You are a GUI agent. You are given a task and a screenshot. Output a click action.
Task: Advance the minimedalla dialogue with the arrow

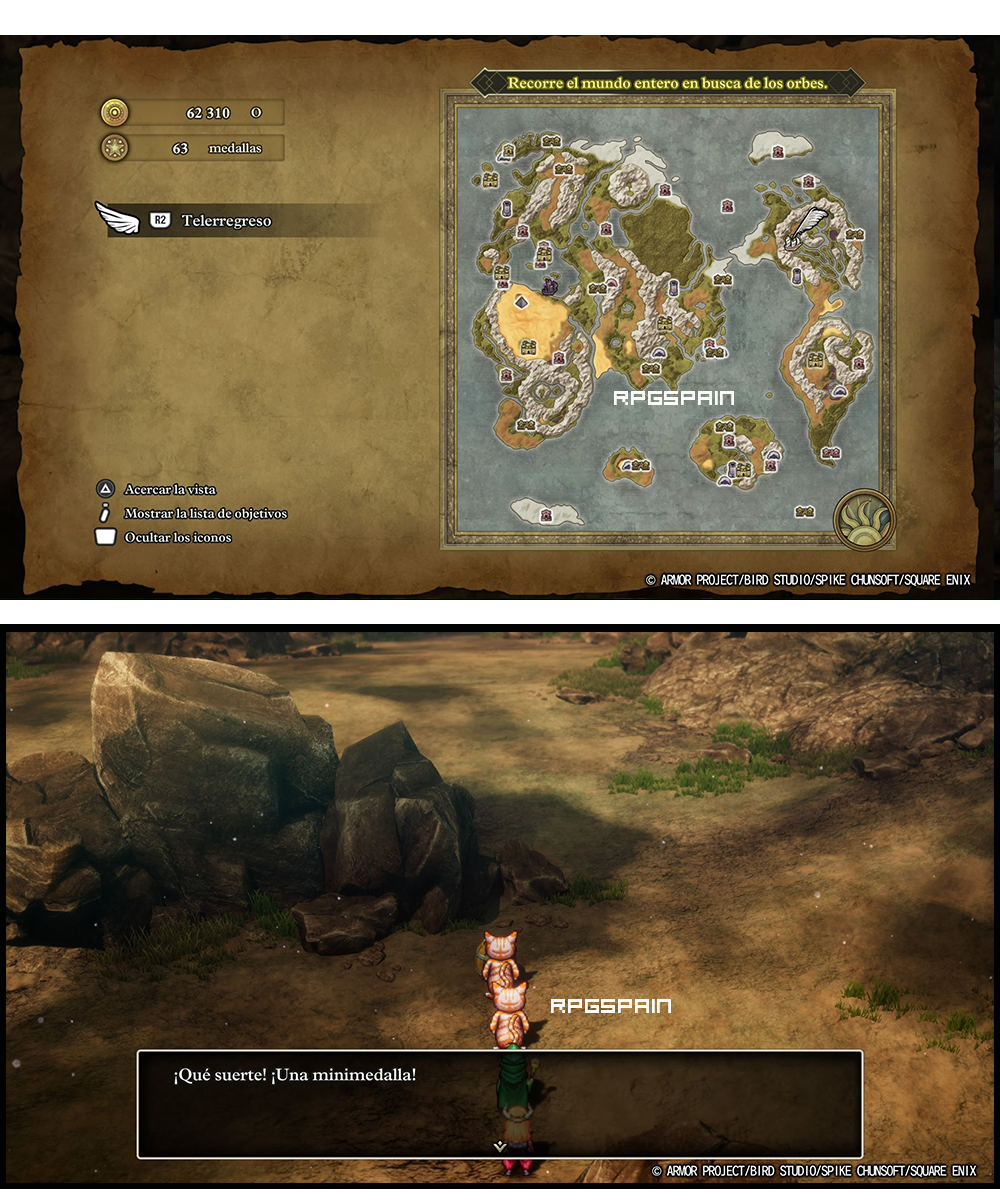[499, 1146]
